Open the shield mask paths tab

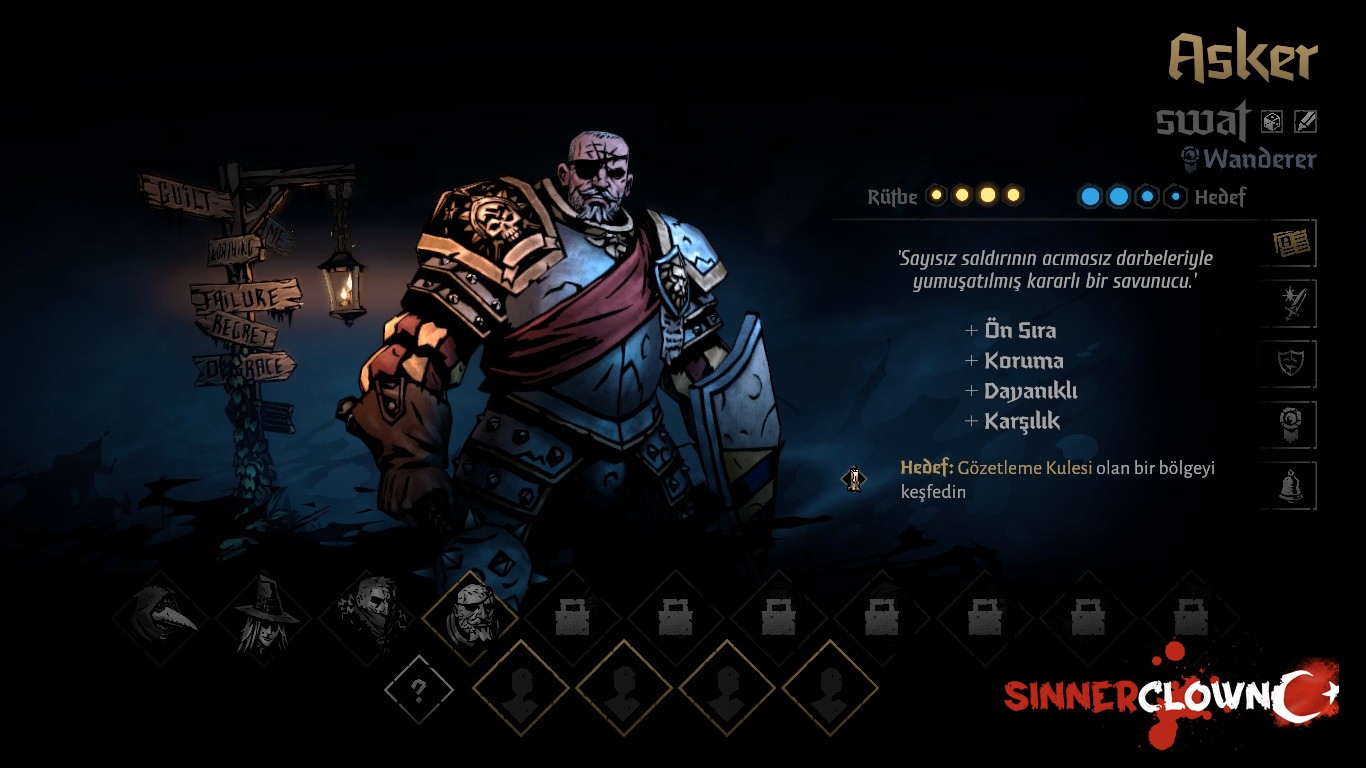pos(1291,364)
